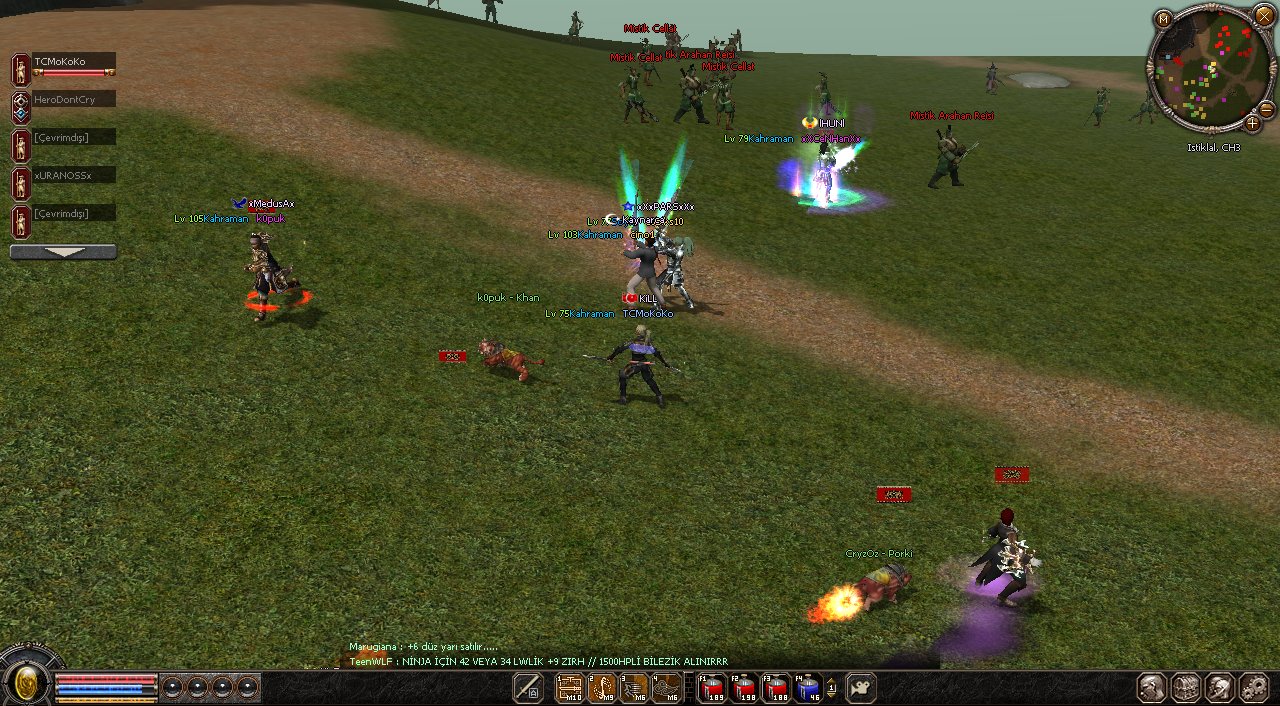Switch the quickslot page number
The height and width of the screenshot is (706, 1280).
tap(832, 688)
